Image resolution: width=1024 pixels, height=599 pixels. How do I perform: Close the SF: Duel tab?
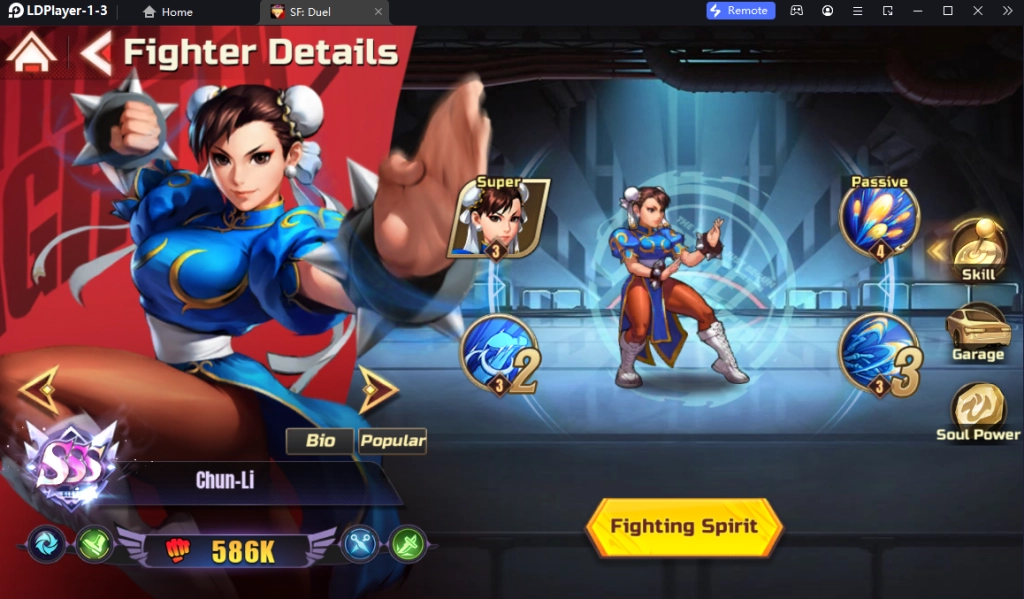pos(377,12)
